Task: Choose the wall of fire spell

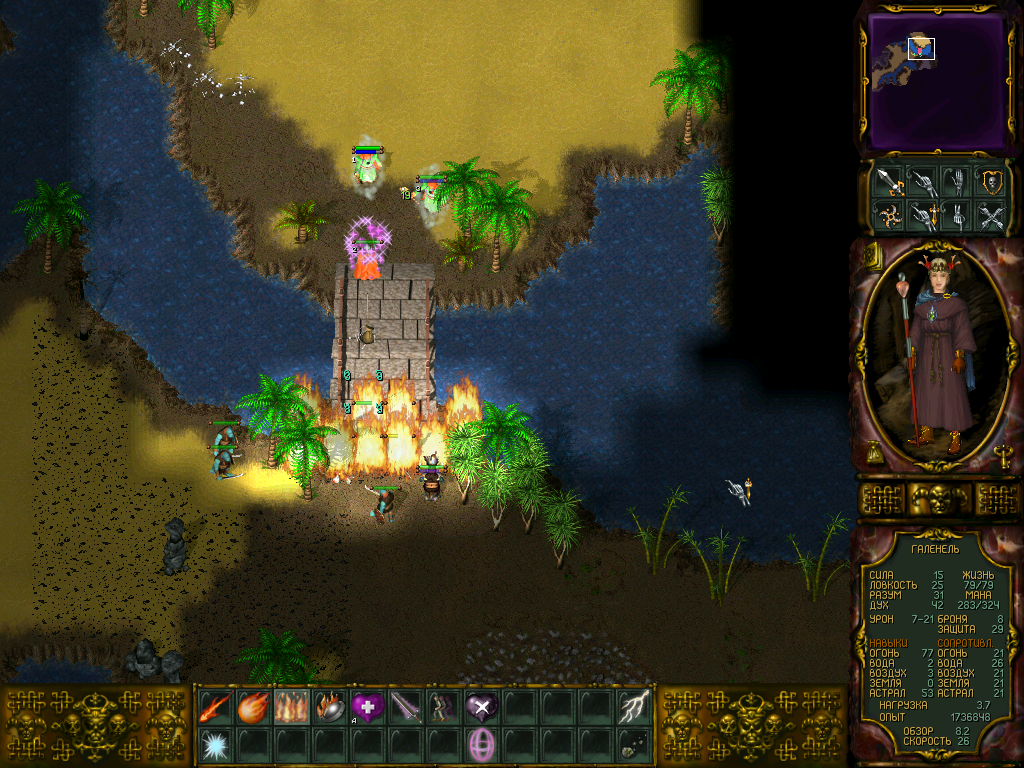Action: pos(291,707)
